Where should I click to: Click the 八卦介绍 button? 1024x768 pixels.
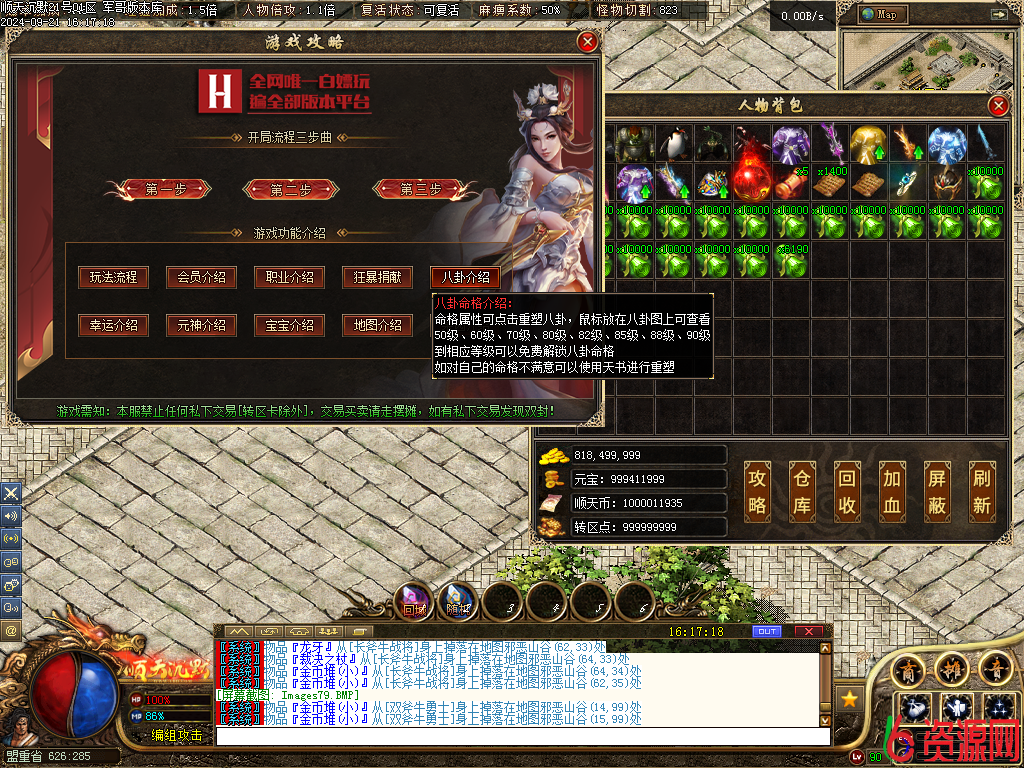(x=465, y=277)
